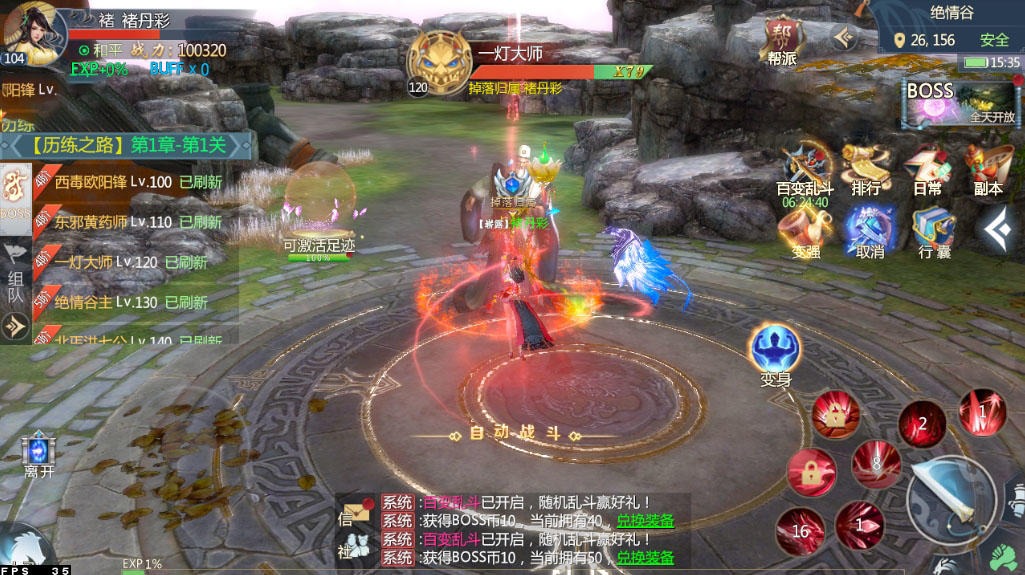Open the player portrait 褚丹彩
The width and height of the screenshot is (1025, 575).
click(x=32, y=32)
